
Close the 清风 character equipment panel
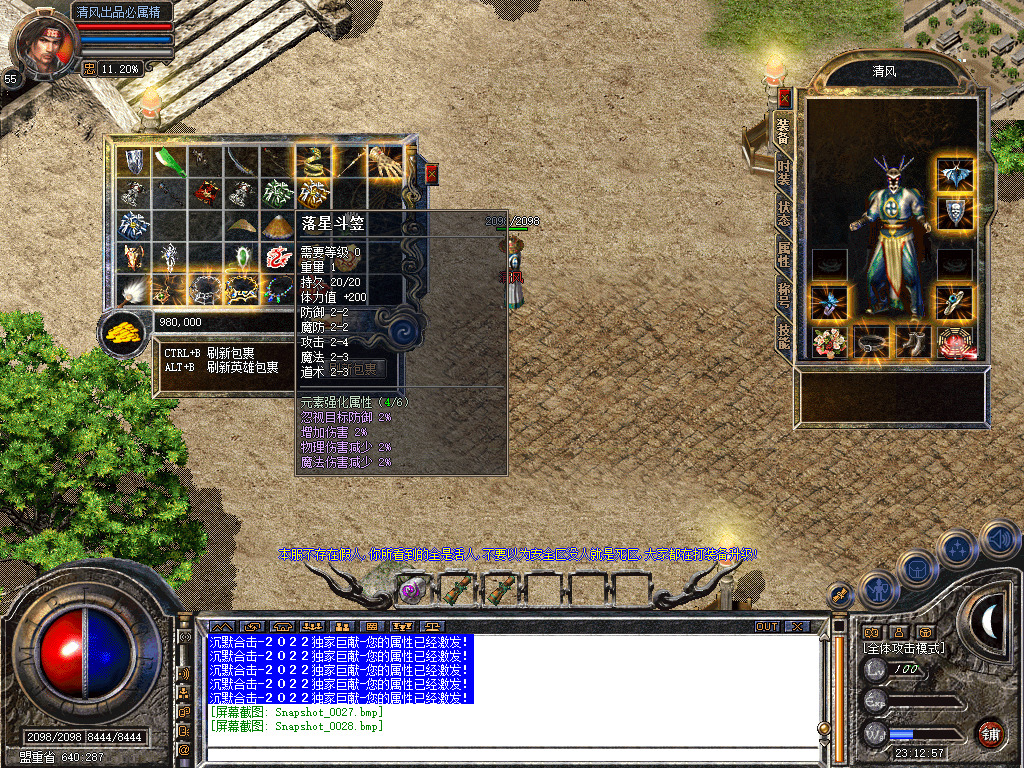point(784,98)
